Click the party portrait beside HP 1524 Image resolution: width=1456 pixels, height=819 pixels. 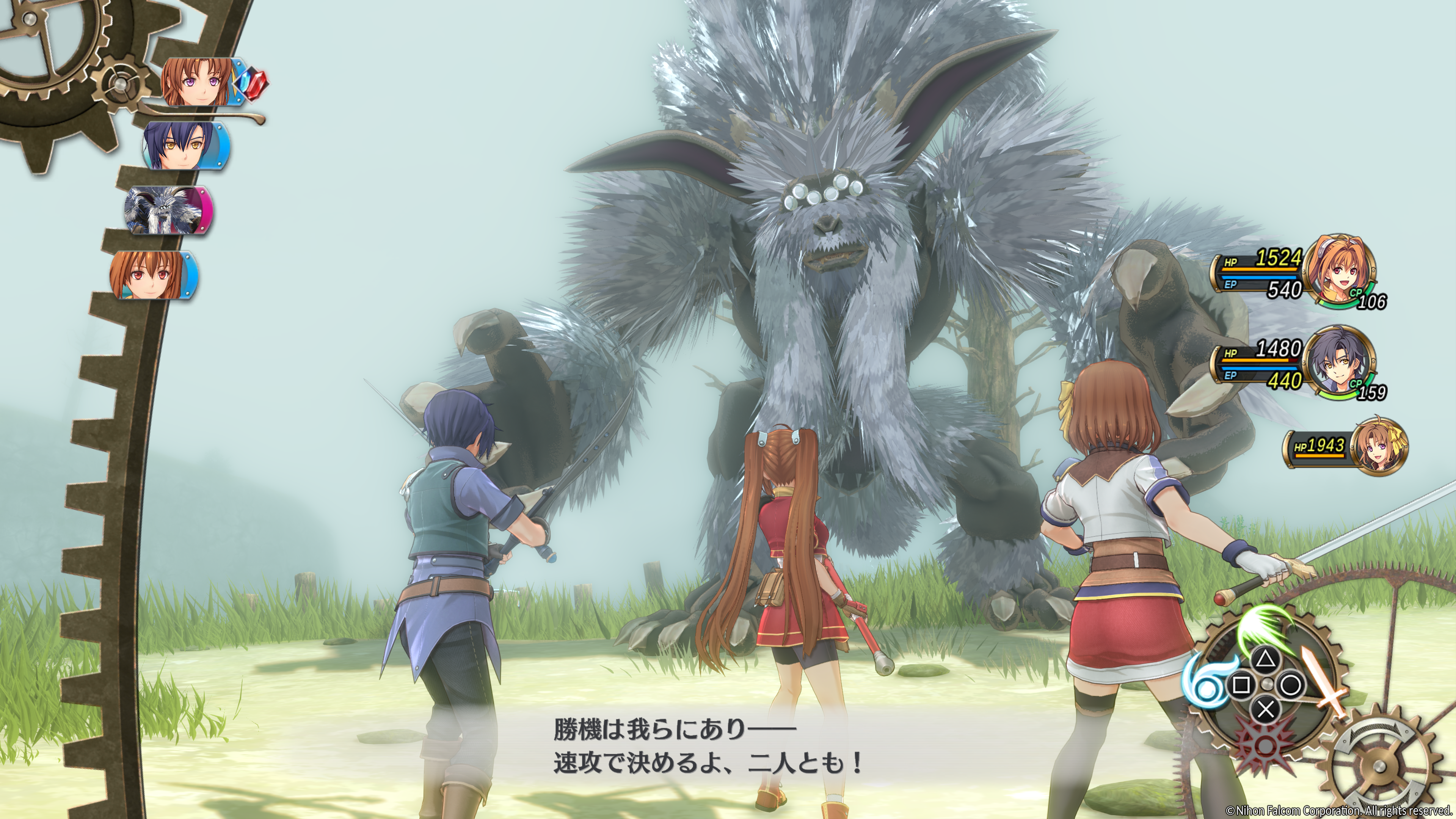(x=1341, y=270)
